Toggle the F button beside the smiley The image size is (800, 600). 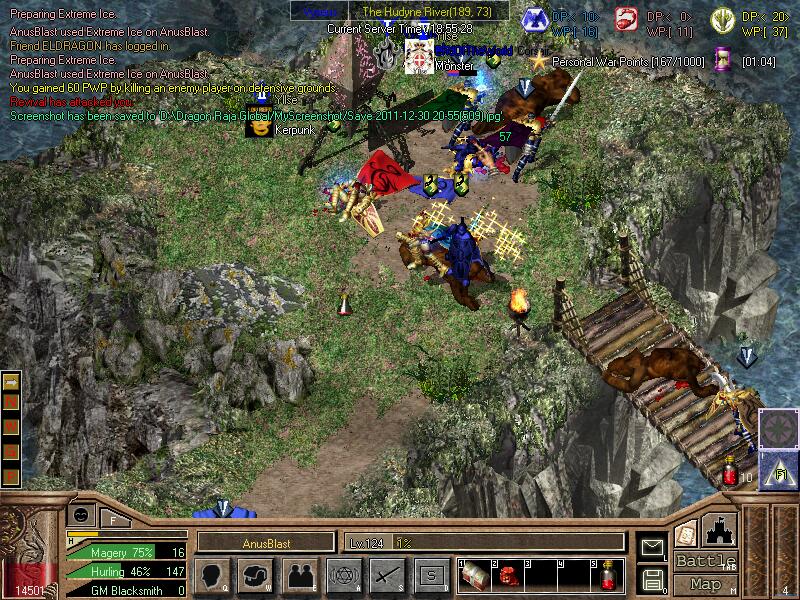point(112,519)
